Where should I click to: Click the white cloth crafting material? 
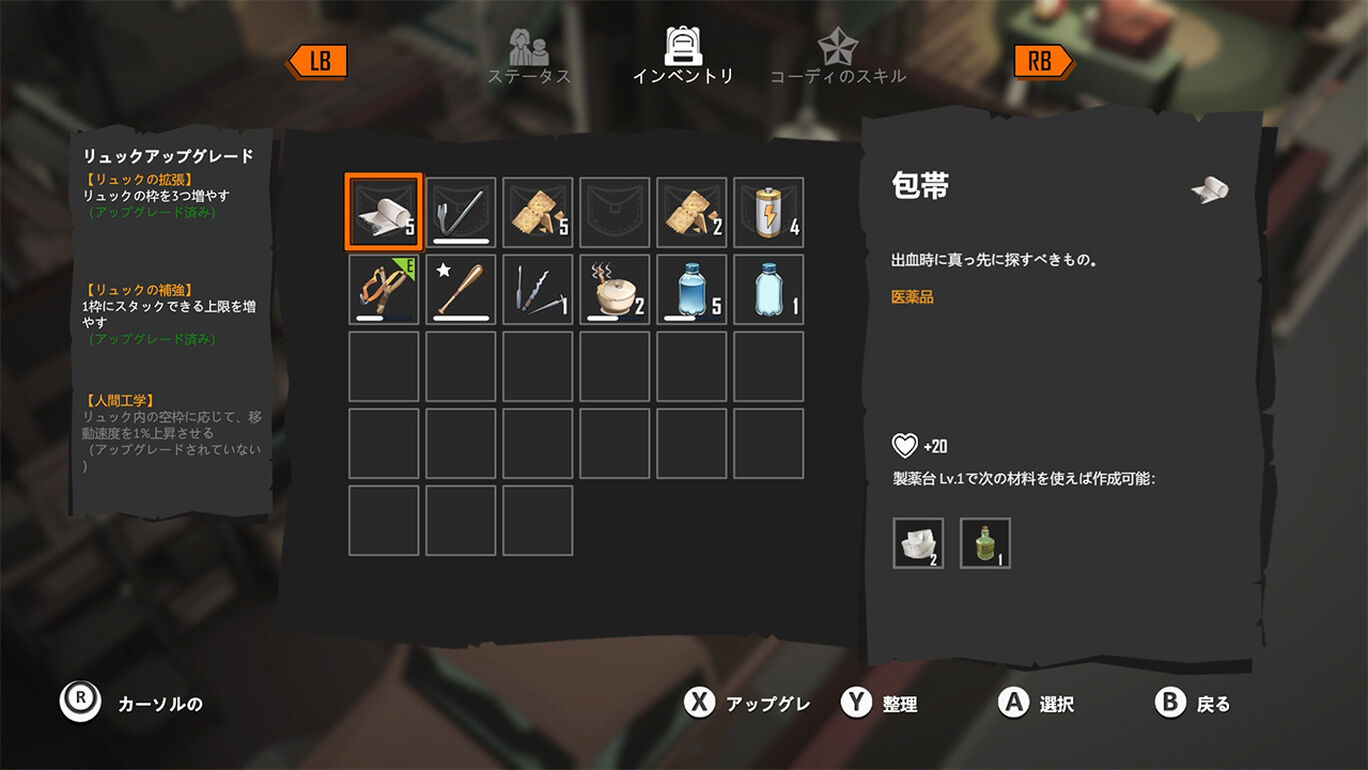tap(918, 543)
